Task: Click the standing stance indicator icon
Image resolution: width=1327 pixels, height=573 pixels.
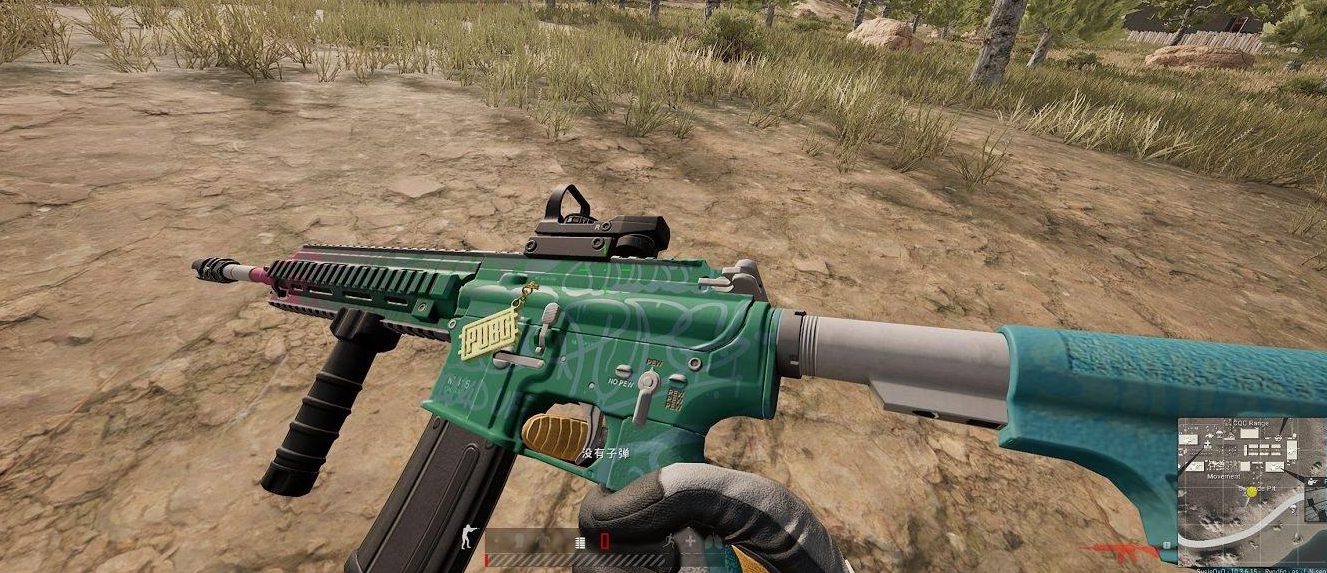Action: (468, 538)
